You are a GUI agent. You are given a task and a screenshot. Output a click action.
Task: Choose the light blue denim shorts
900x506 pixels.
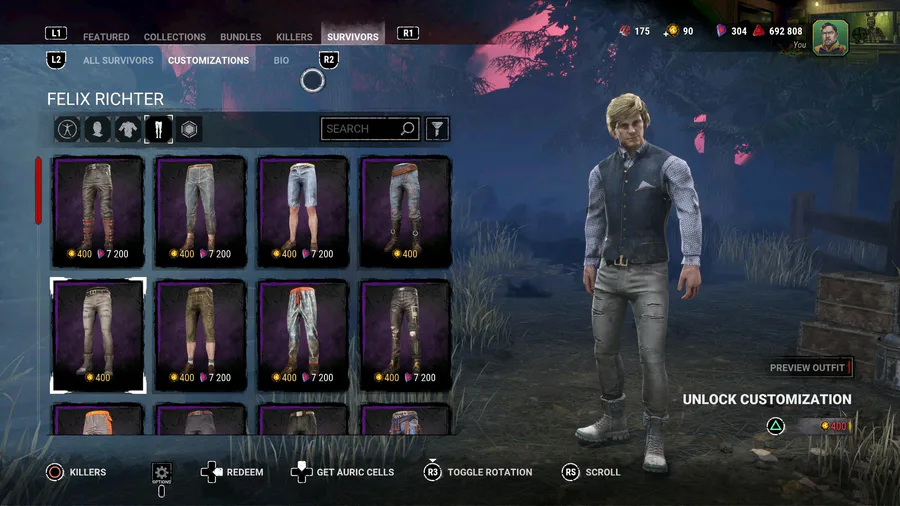point(303,211)
